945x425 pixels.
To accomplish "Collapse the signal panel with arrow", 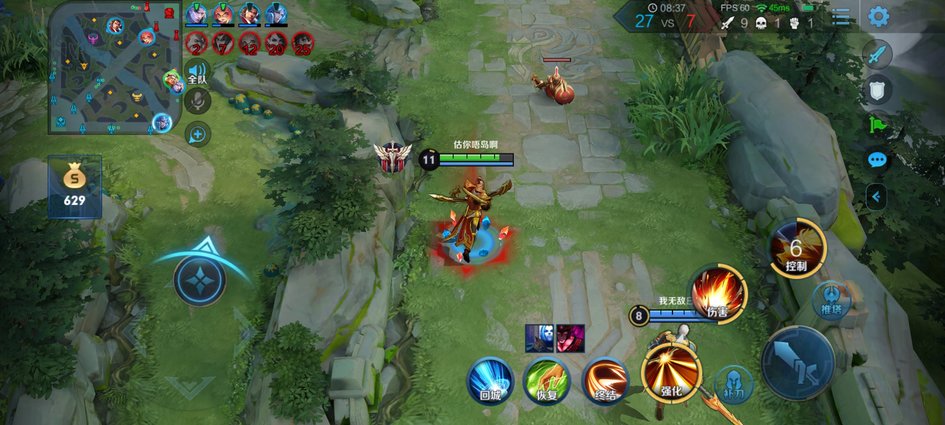I will coord(877,196).
